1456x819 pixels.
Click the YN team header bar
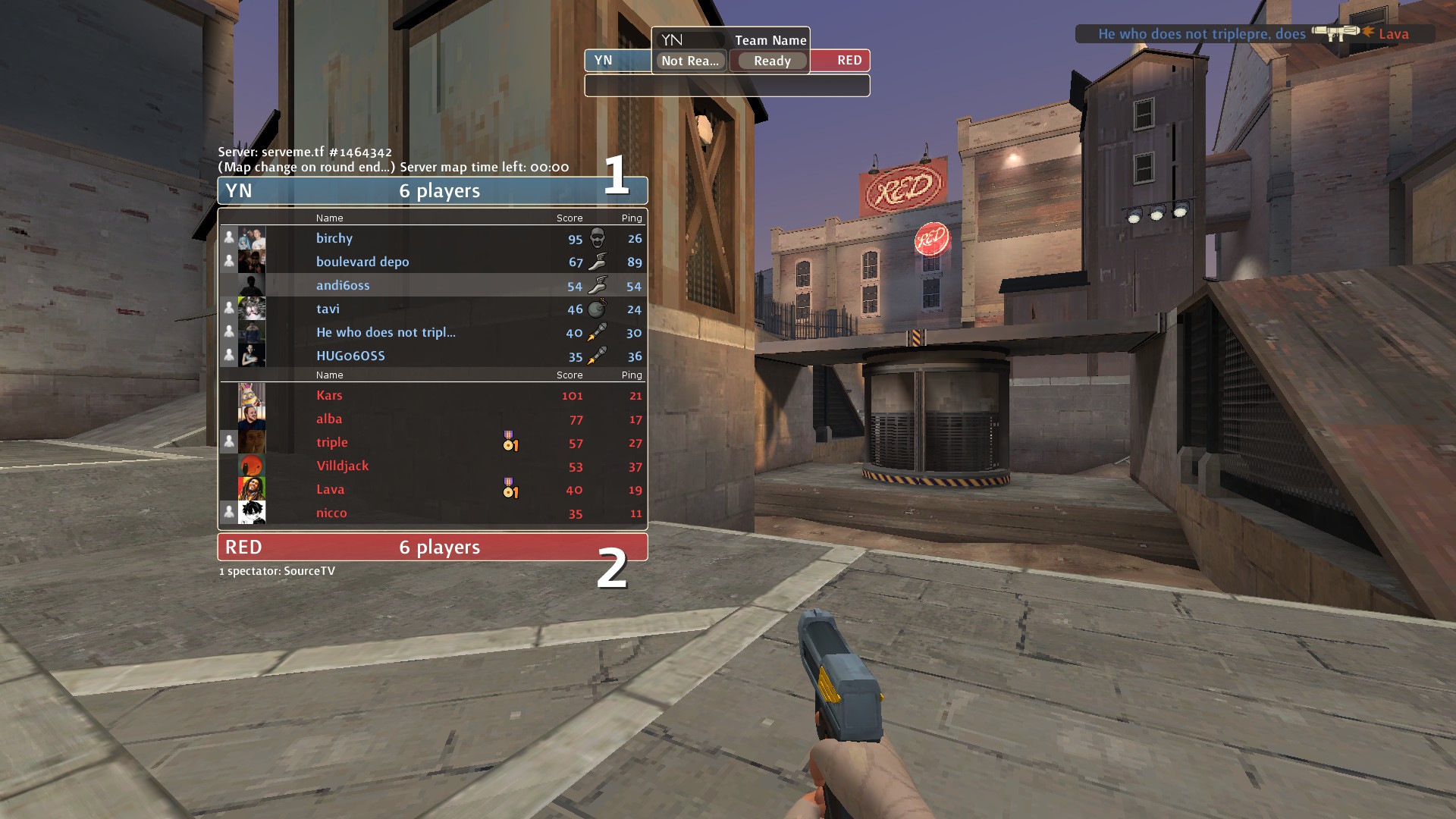point(432,190)
